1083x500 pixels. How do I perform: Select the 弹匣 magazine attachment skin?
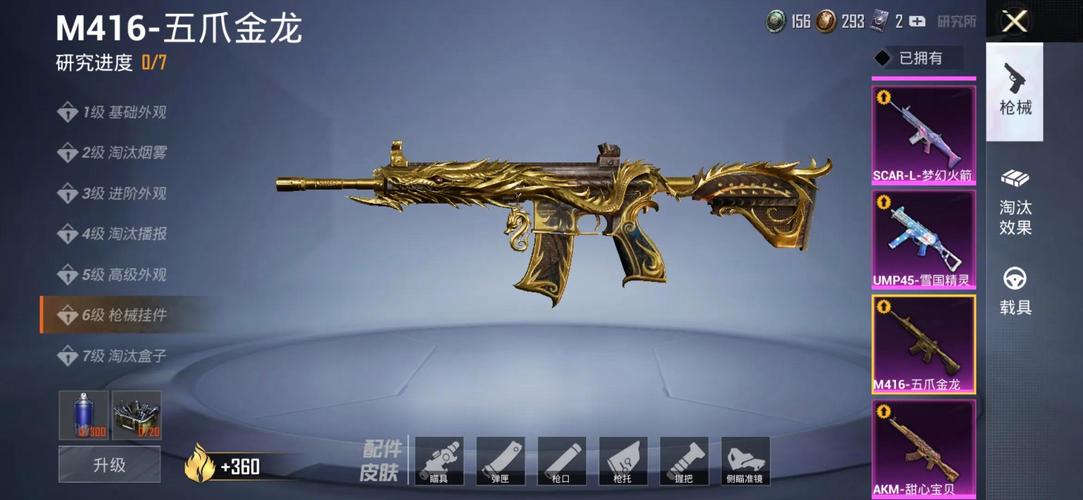(500, 462)
